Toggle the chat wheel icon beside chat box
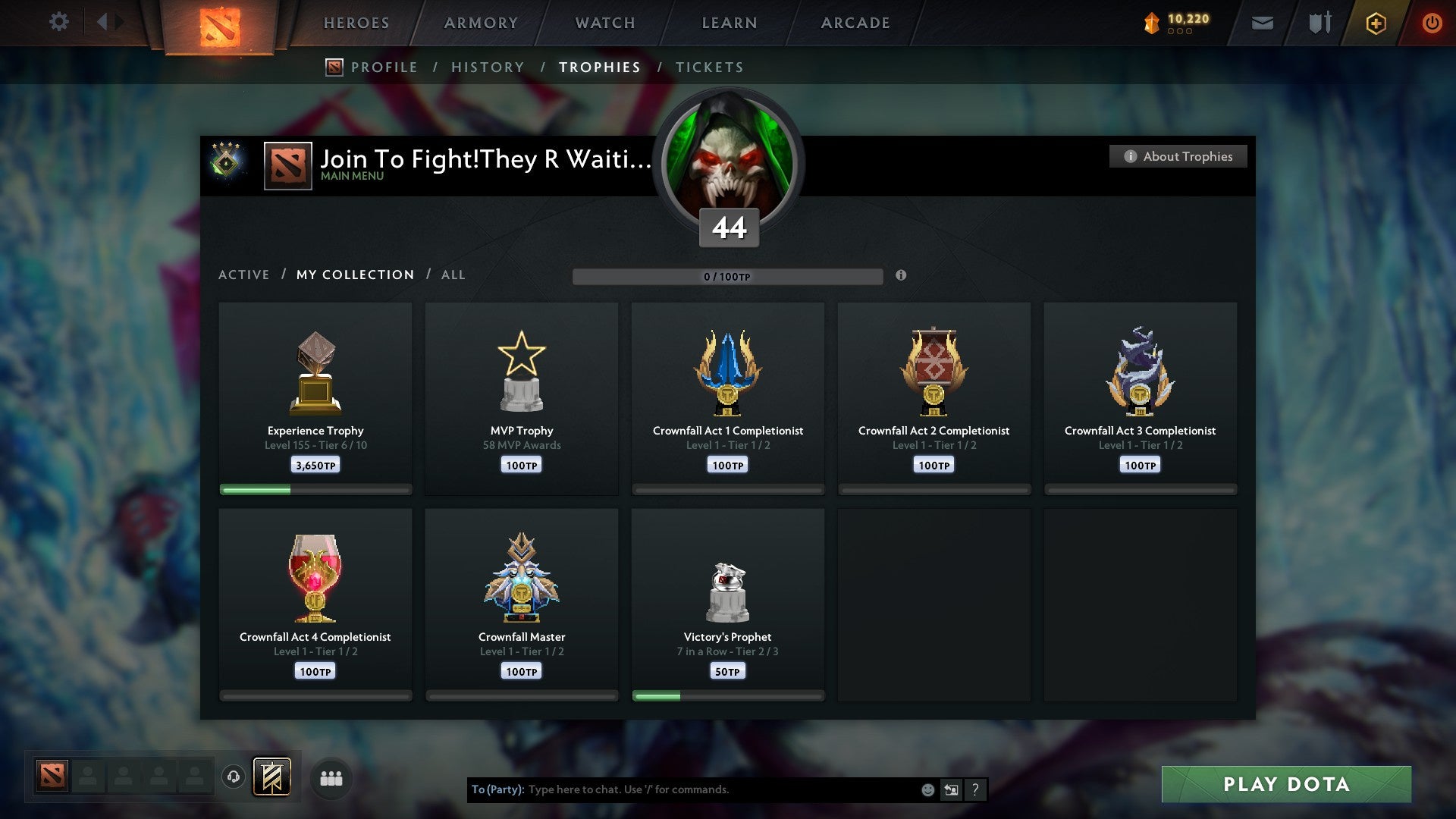This screenshot has width=1456, height=819. (x=951, y=789)
